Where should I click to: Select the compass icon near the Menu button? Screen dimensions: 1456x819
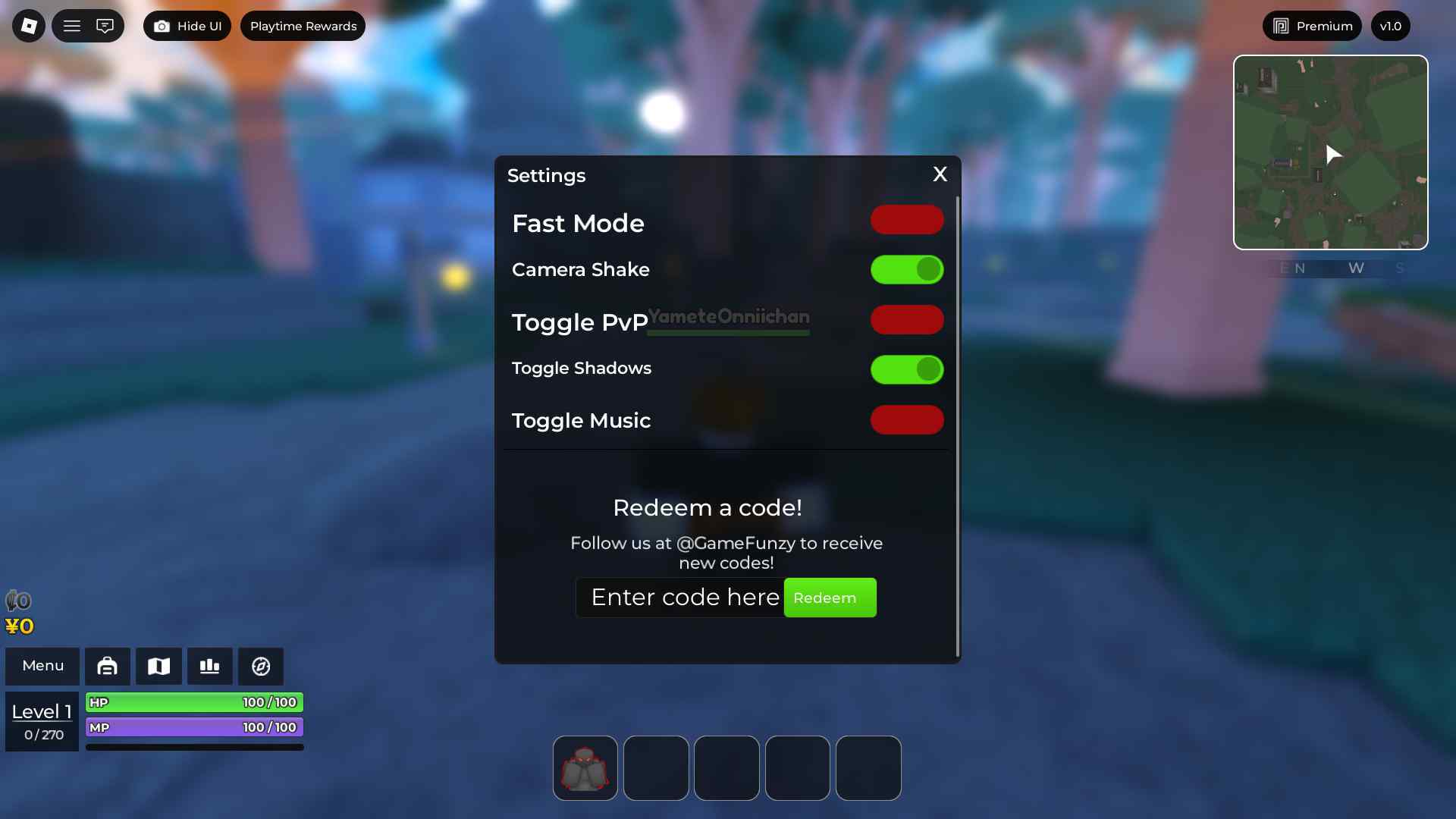tap(260, 666)
